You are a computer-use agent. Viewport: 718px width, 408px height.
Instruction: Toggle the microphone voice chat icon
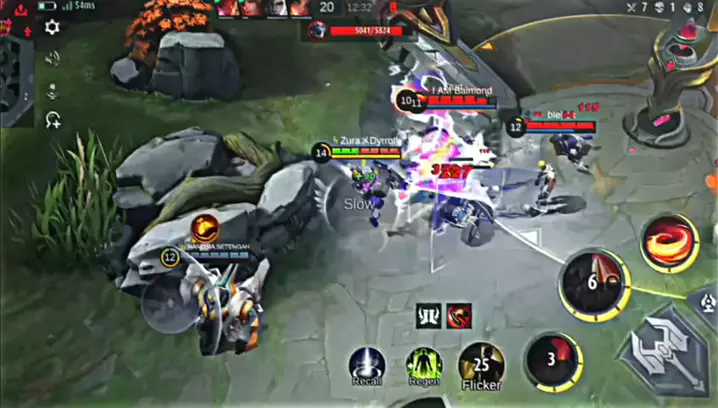pos(52,90)
